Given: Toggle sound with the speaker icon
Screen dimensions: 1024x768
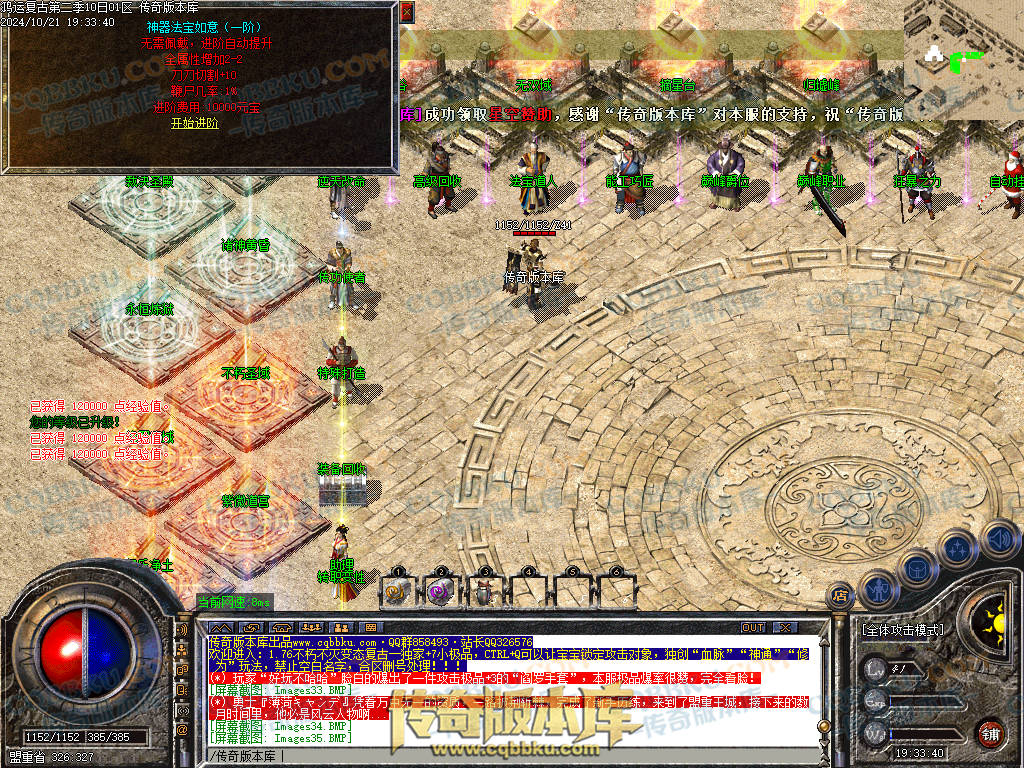Looking at the screenshot, I should 998,537.
